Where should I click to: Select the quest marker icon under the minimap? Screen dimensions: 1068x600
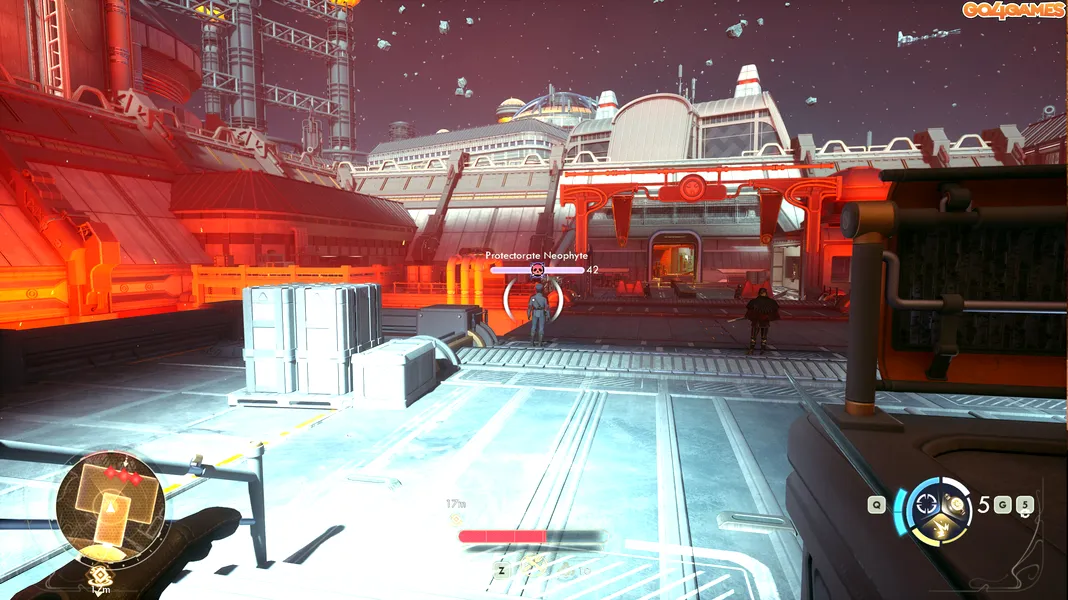pyautogui.click(x=100, y=576)
